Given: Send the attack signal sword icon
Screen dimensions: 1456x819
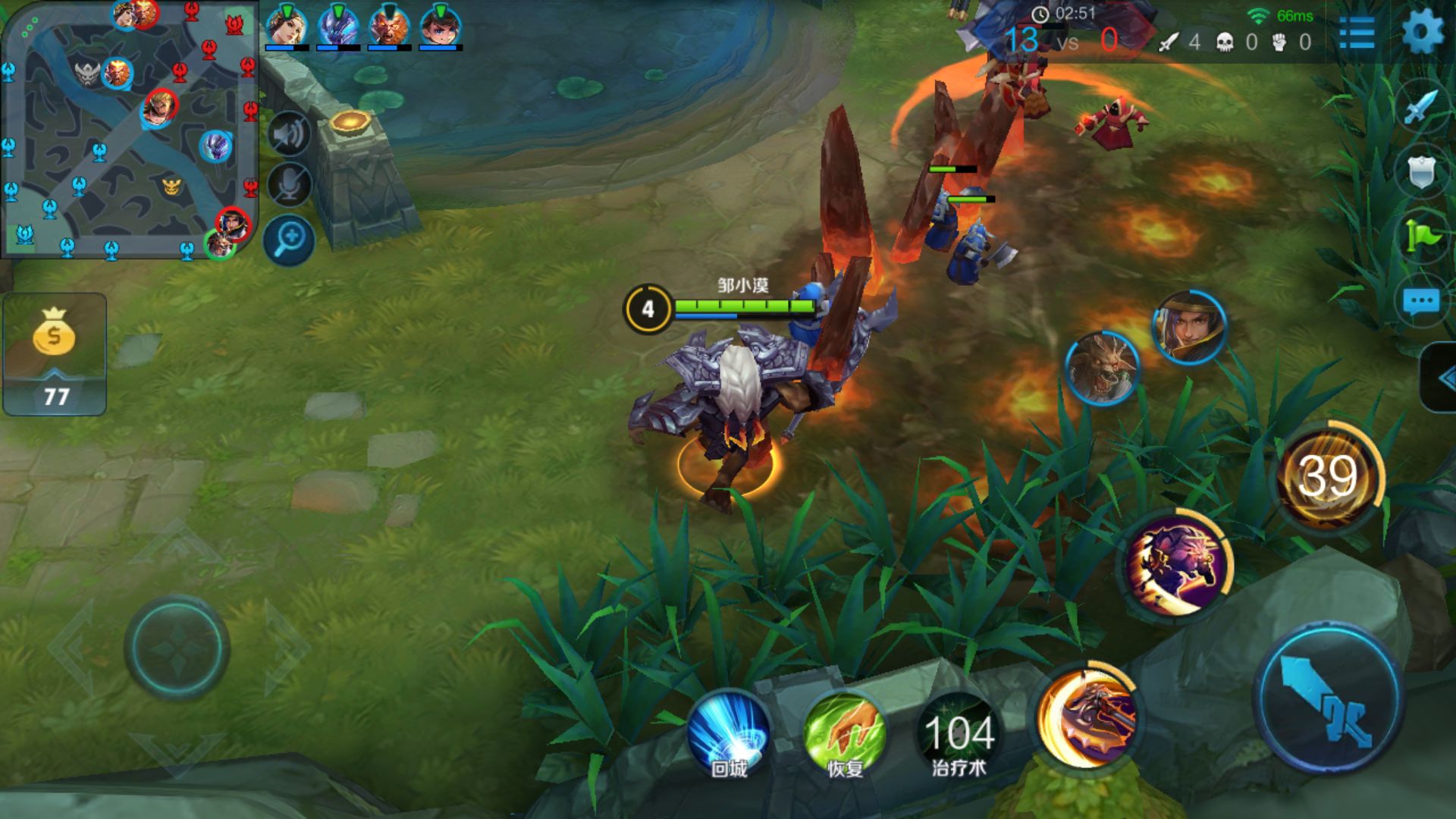Looking at the screenshot, I should [1420, 108].
